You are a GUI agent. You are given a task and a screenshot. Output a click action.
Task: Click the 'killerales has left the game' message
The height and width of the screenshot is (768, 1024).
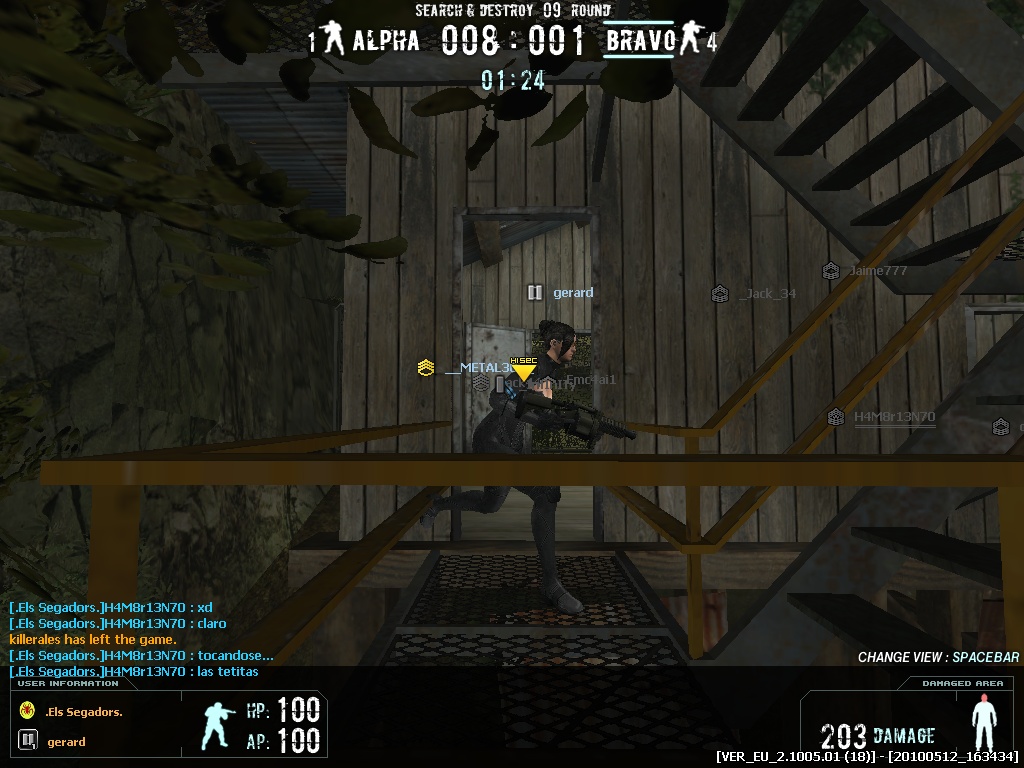click(93, 639)
